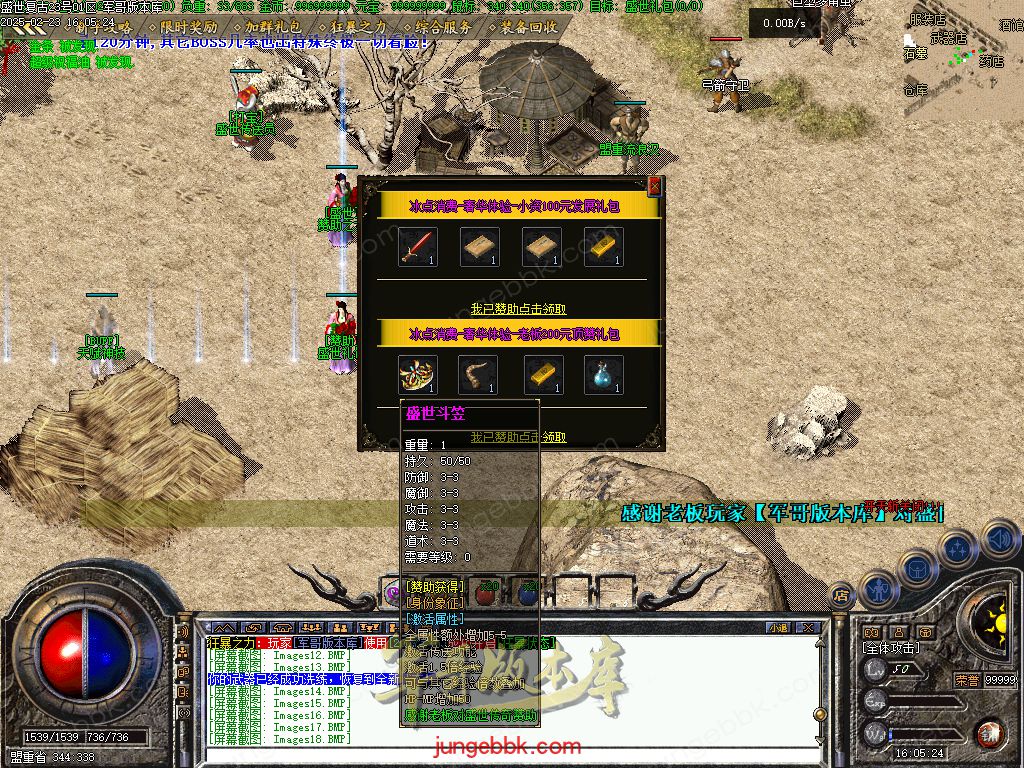Open the bag inventory round button
The height and width of the screenshot is (768, 1024).
[916, 567]
